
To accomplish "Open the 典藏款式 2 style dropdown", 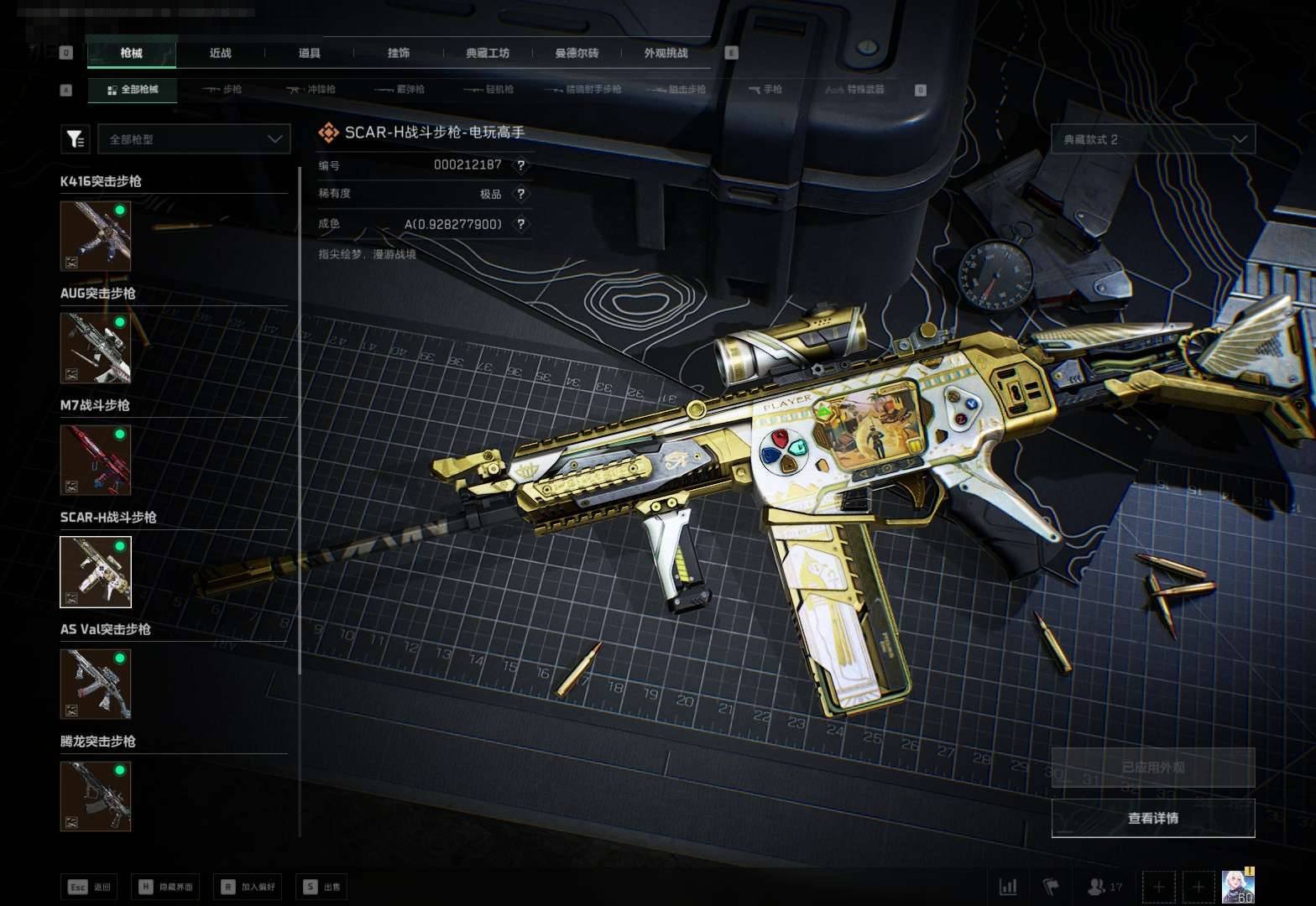I will click(1153, 139).
